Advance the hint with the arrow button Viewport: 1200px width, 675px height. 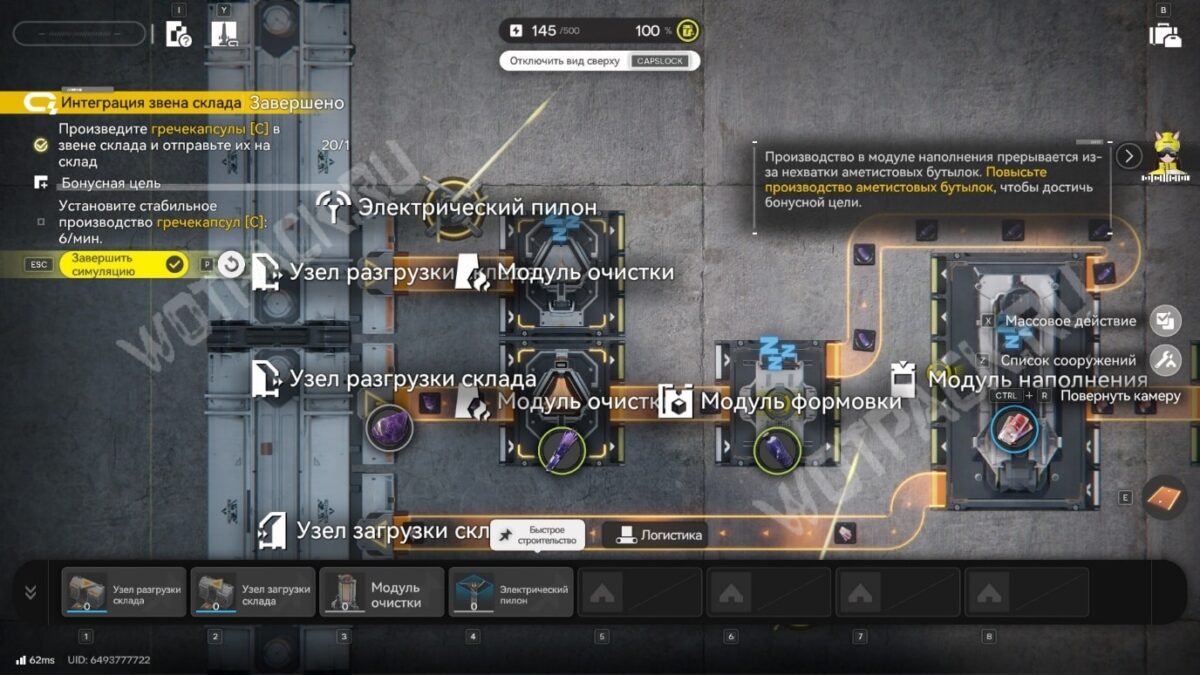1129,156
